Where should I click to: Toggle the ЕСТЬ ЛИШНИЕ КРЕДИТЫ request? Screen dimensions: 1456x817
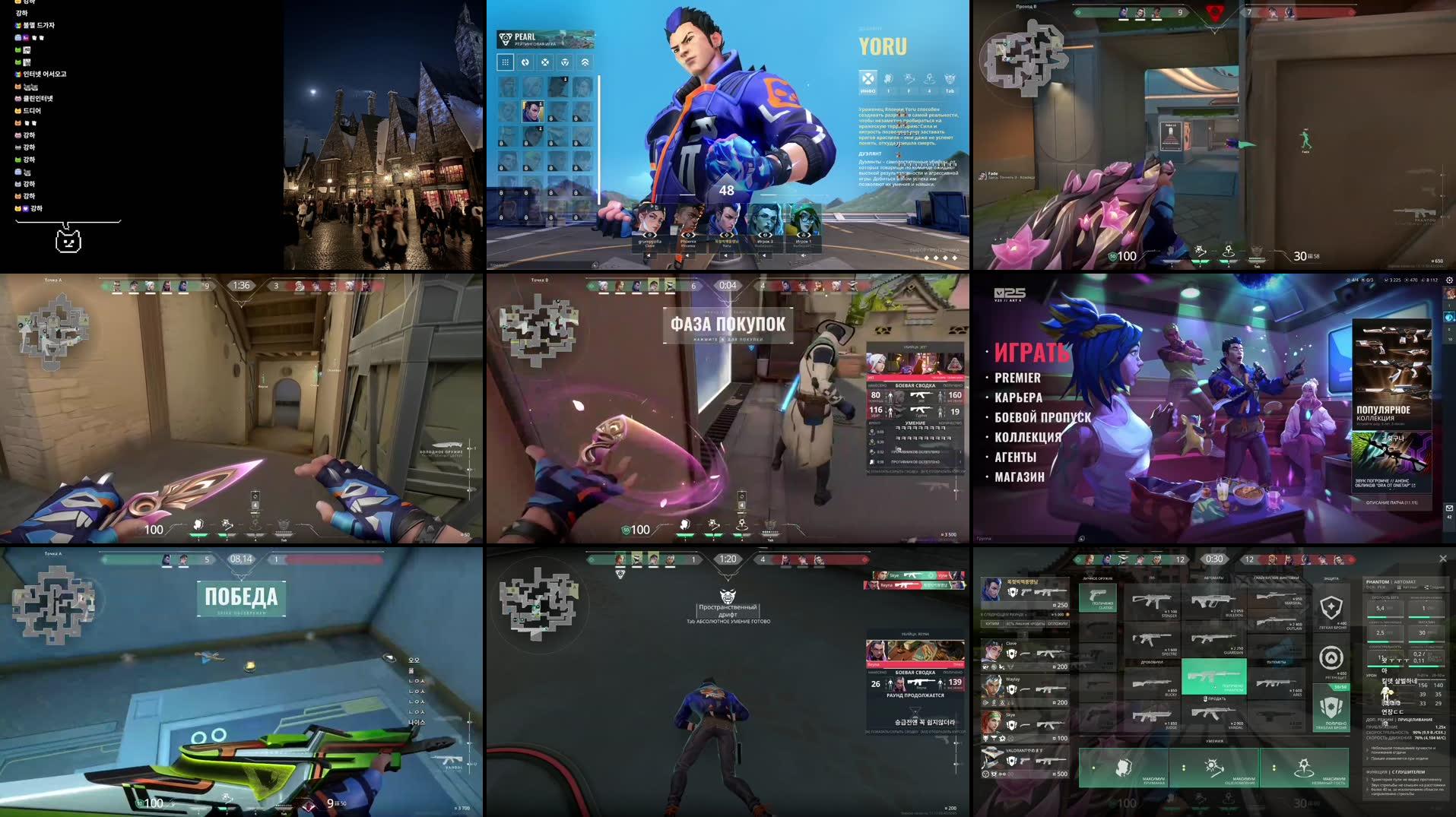tap(1025, 622)
